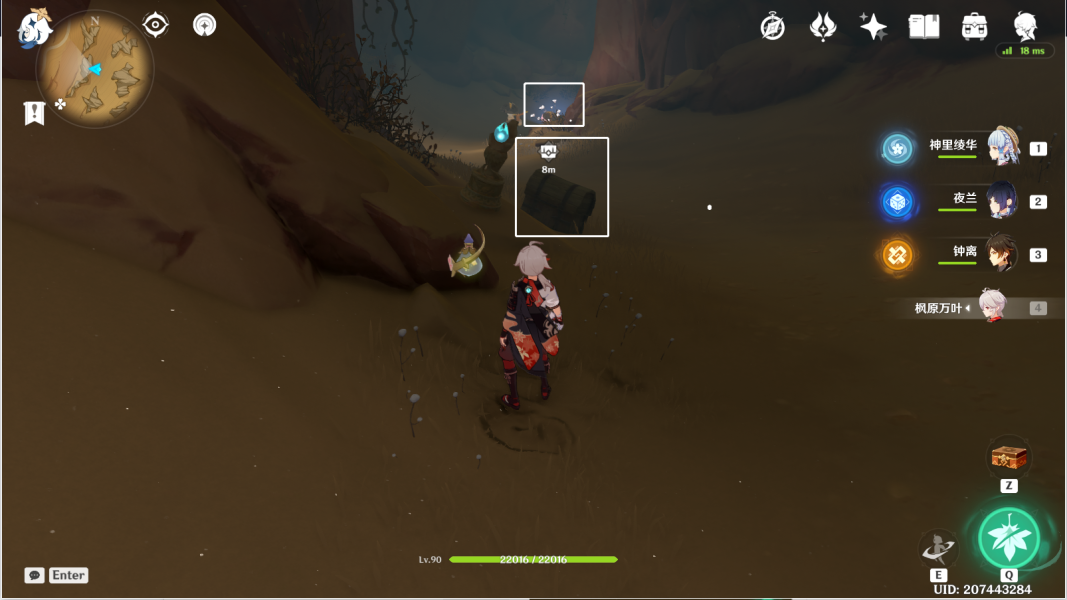Open the circular minimap
The height and width of the screenshot is (600, 1067).
(x=95, y=70)
